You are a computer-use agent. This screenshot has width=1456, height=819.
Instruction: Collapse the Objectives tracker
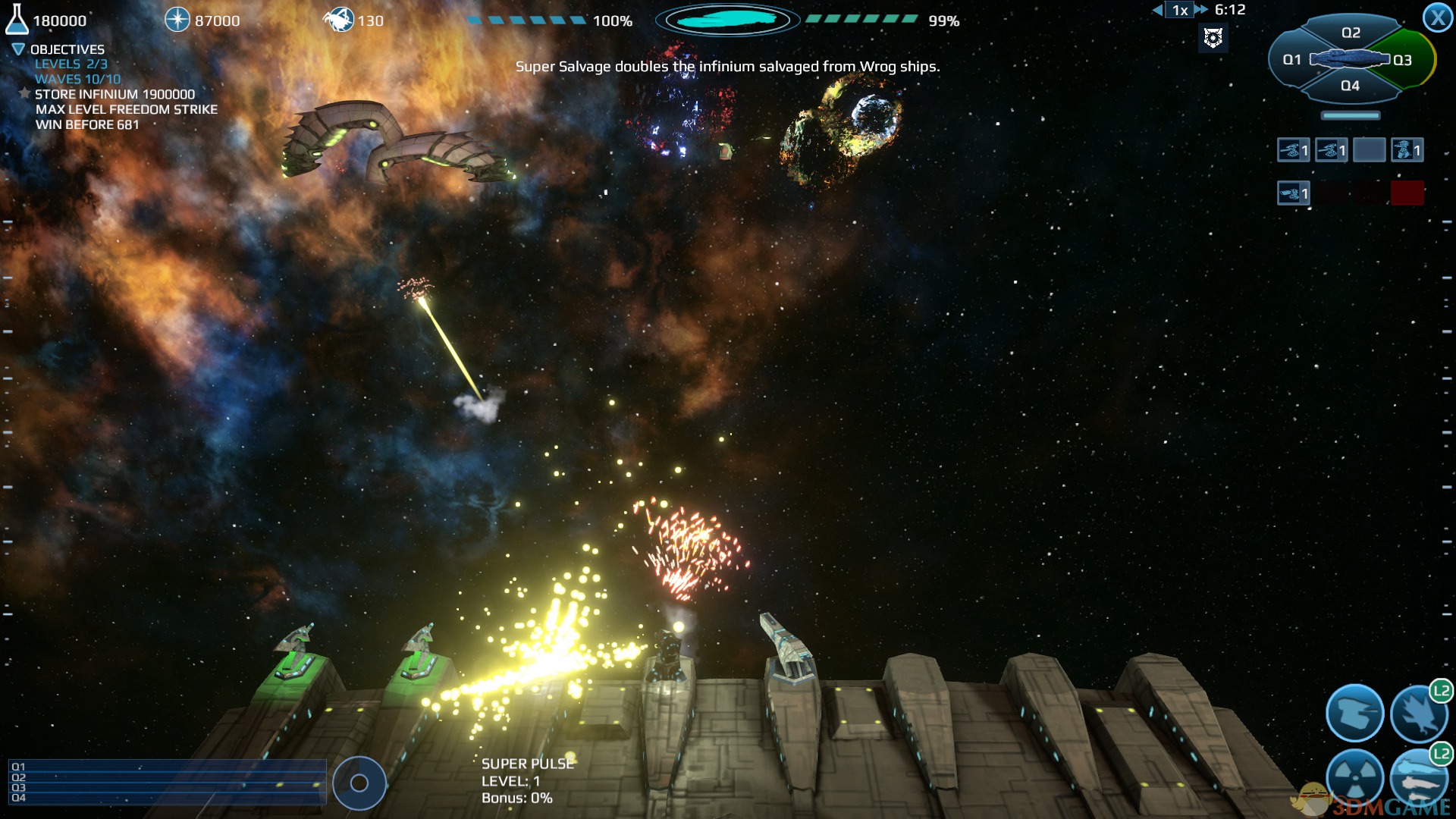(x=18, y=49)
